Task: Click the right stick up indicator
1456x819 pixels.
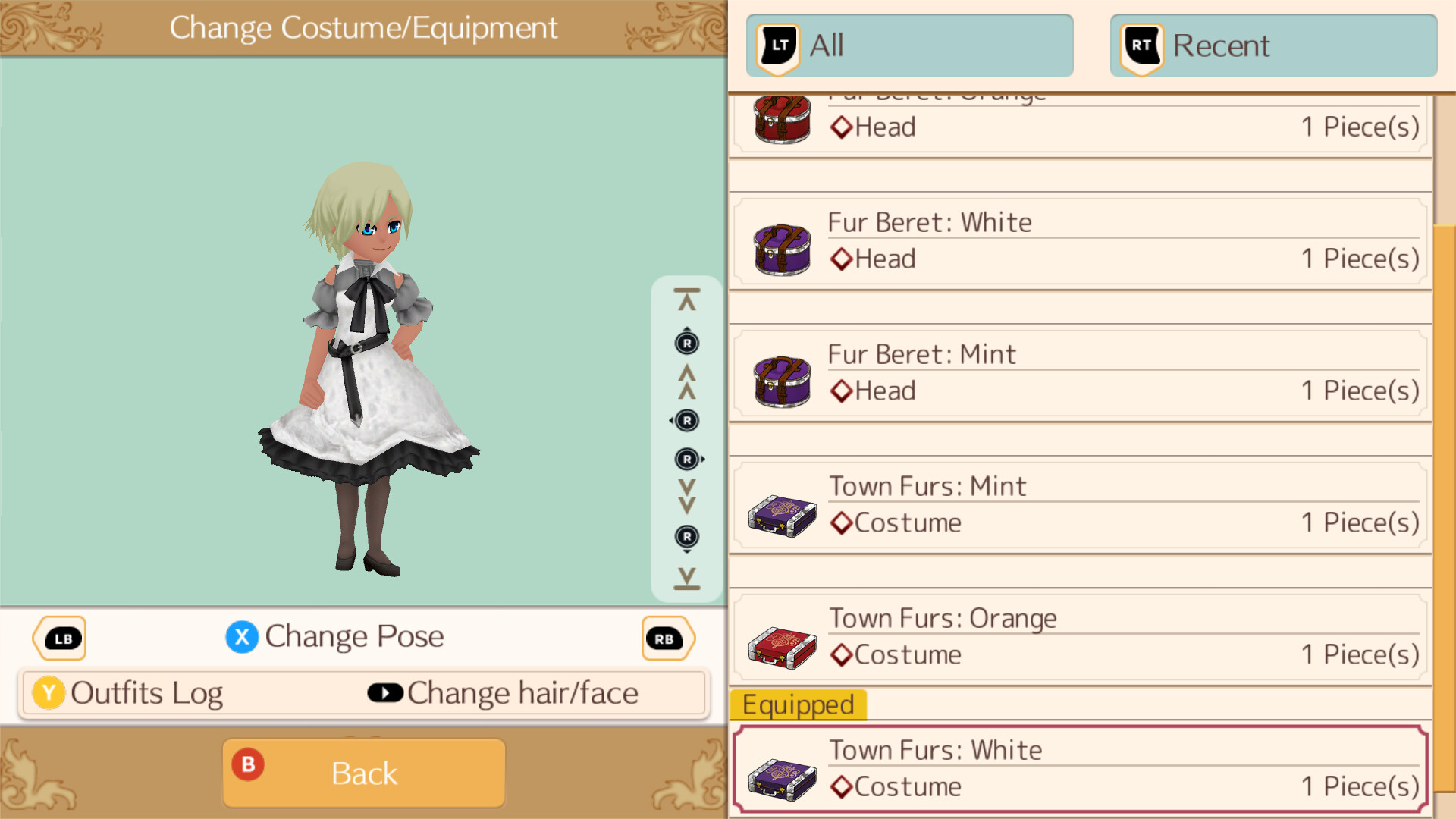Action: pyautogui.click(x=686, y=342)
